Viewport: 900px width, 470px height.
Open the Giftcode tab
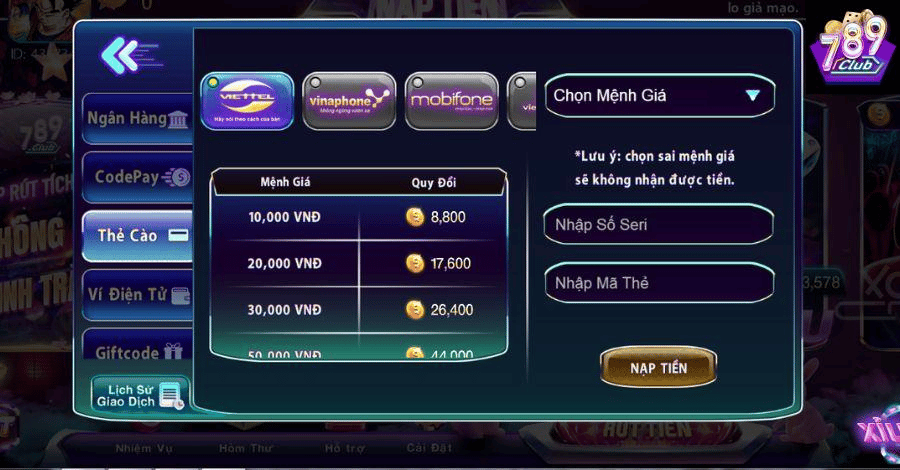[137, 352]
